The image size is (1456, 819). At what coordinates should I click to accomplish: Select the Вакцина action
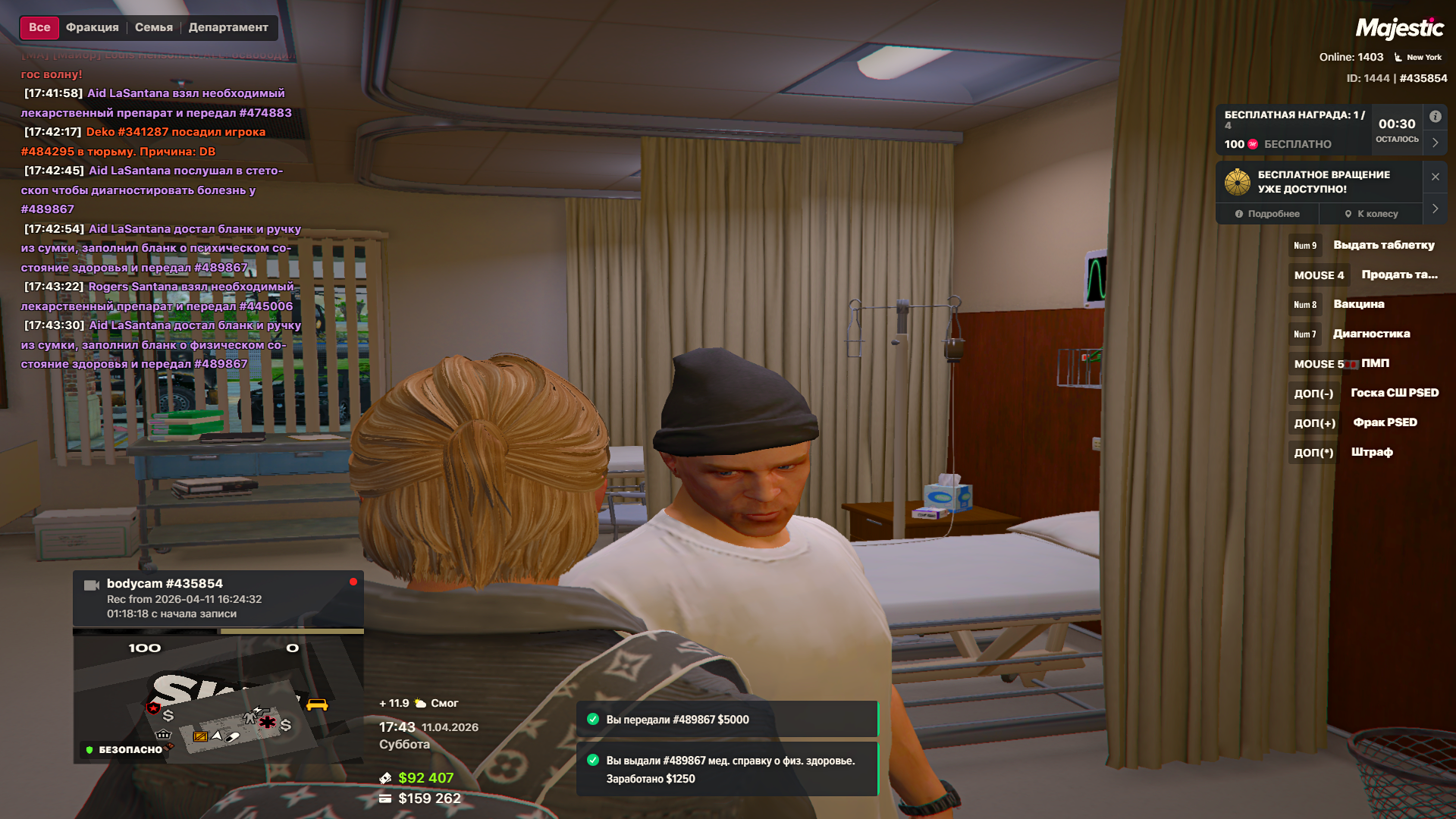click(x=1358, y=304)
